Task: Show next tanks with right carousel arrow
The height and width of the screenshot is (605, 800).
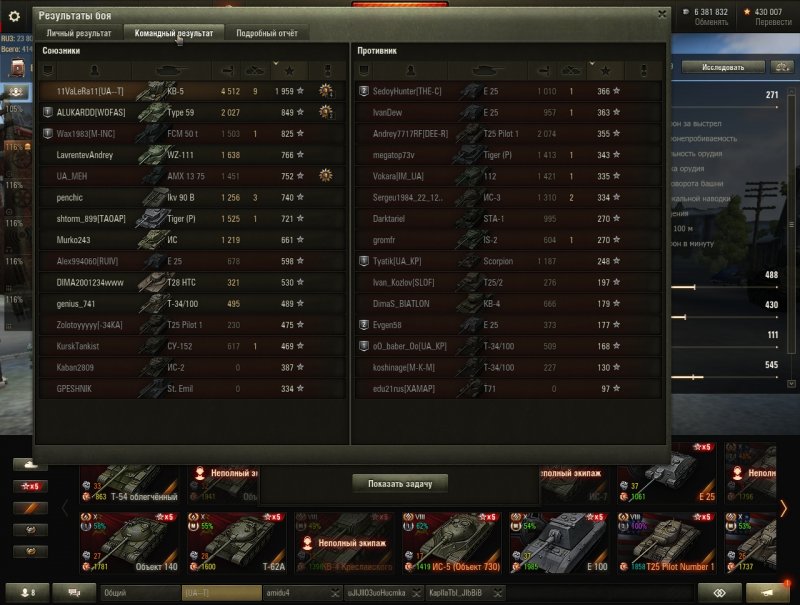Action: click(783, 508)
